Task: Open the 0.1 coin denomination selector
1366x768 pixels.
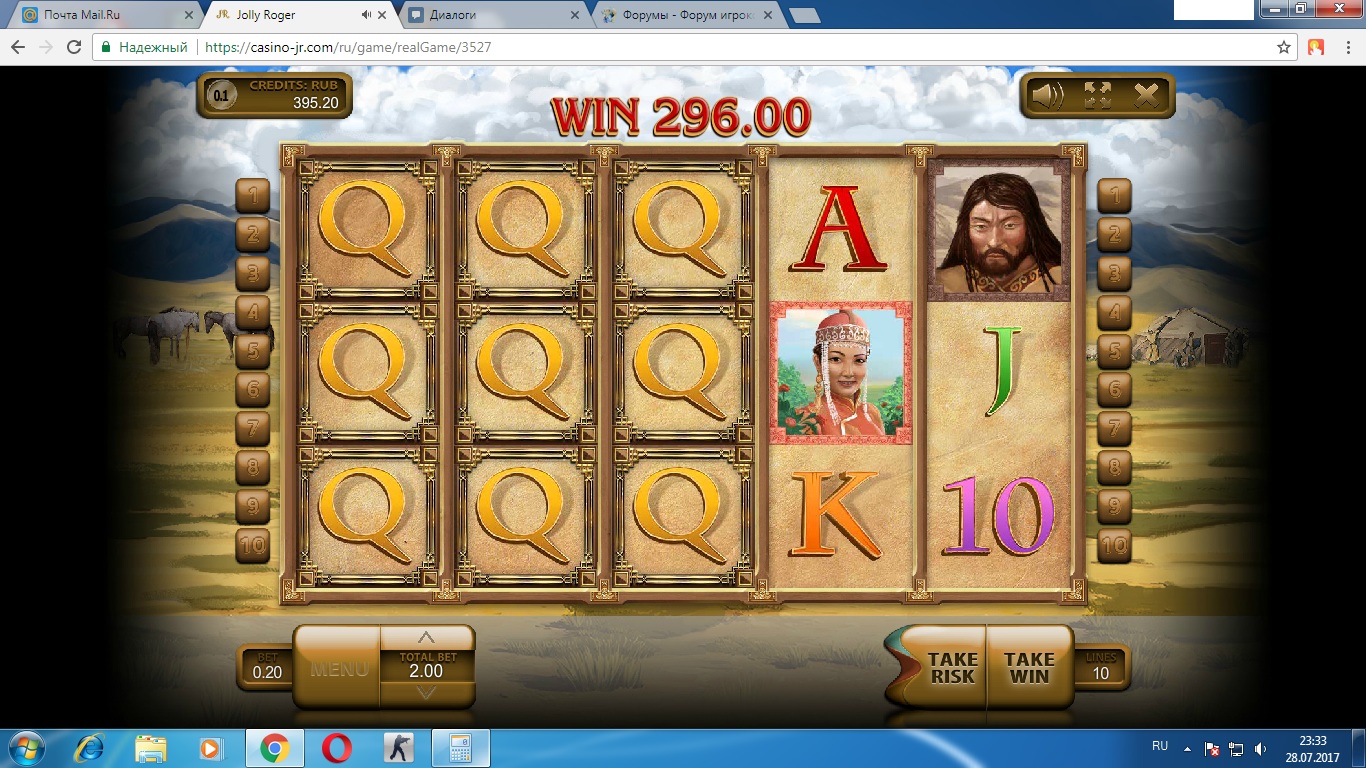Action: pyautogui.click(x=221, y=96)
